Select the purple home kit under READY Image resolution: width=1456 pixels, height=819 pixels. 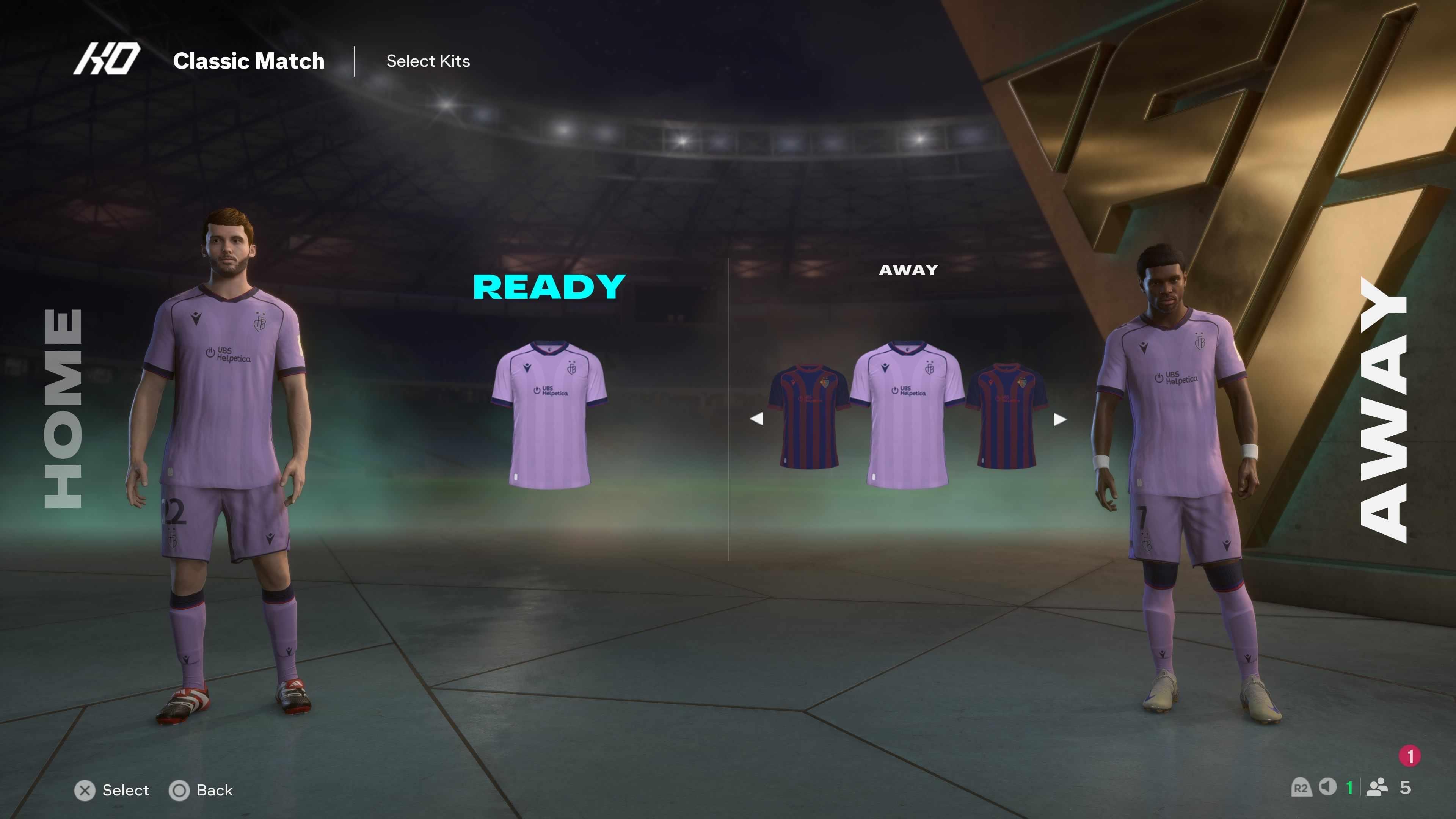point(549,414)
